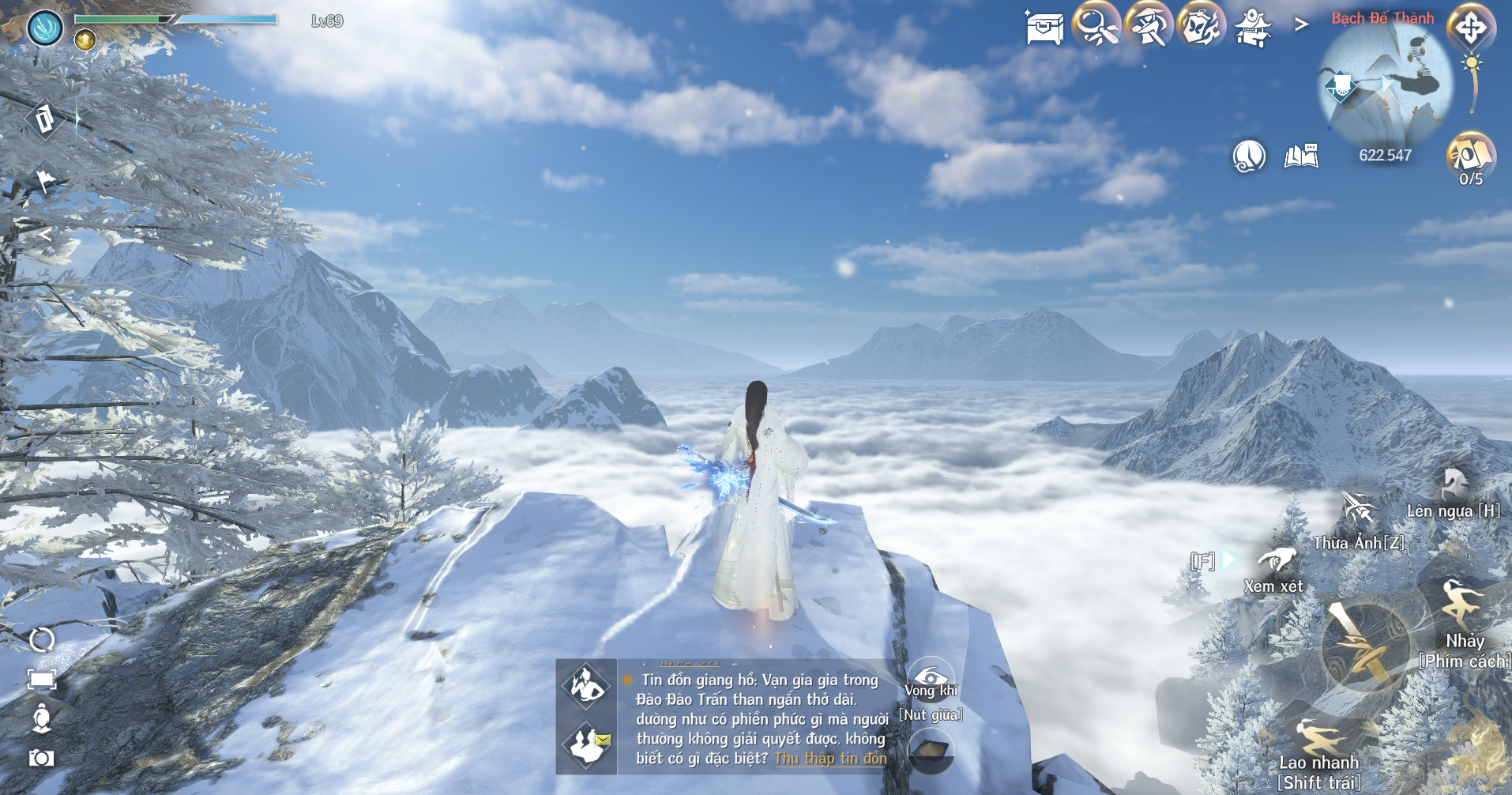Tap the Xem xét inspect button

[1277, 560]
